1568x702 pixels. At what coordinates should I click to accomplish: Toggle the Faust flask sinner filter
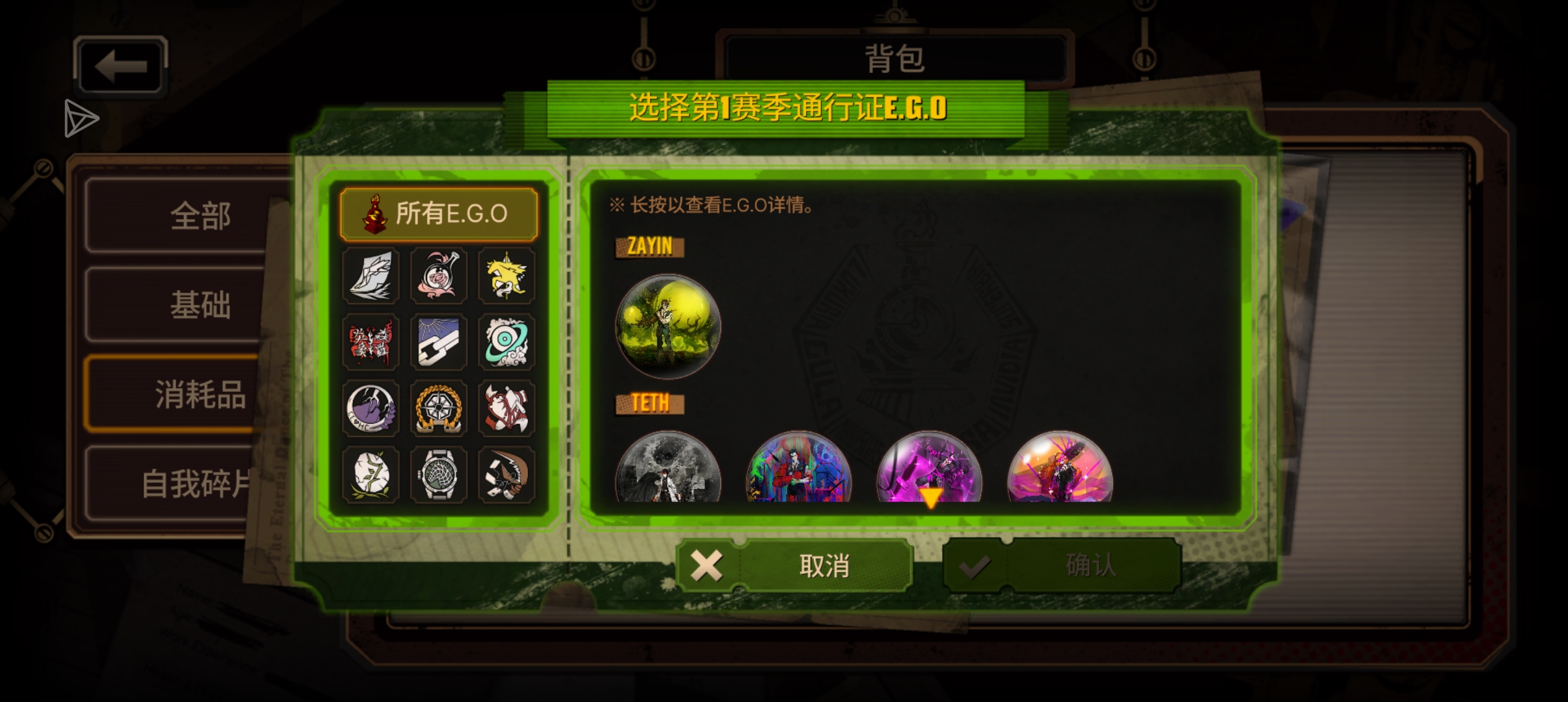pos(439,276)
